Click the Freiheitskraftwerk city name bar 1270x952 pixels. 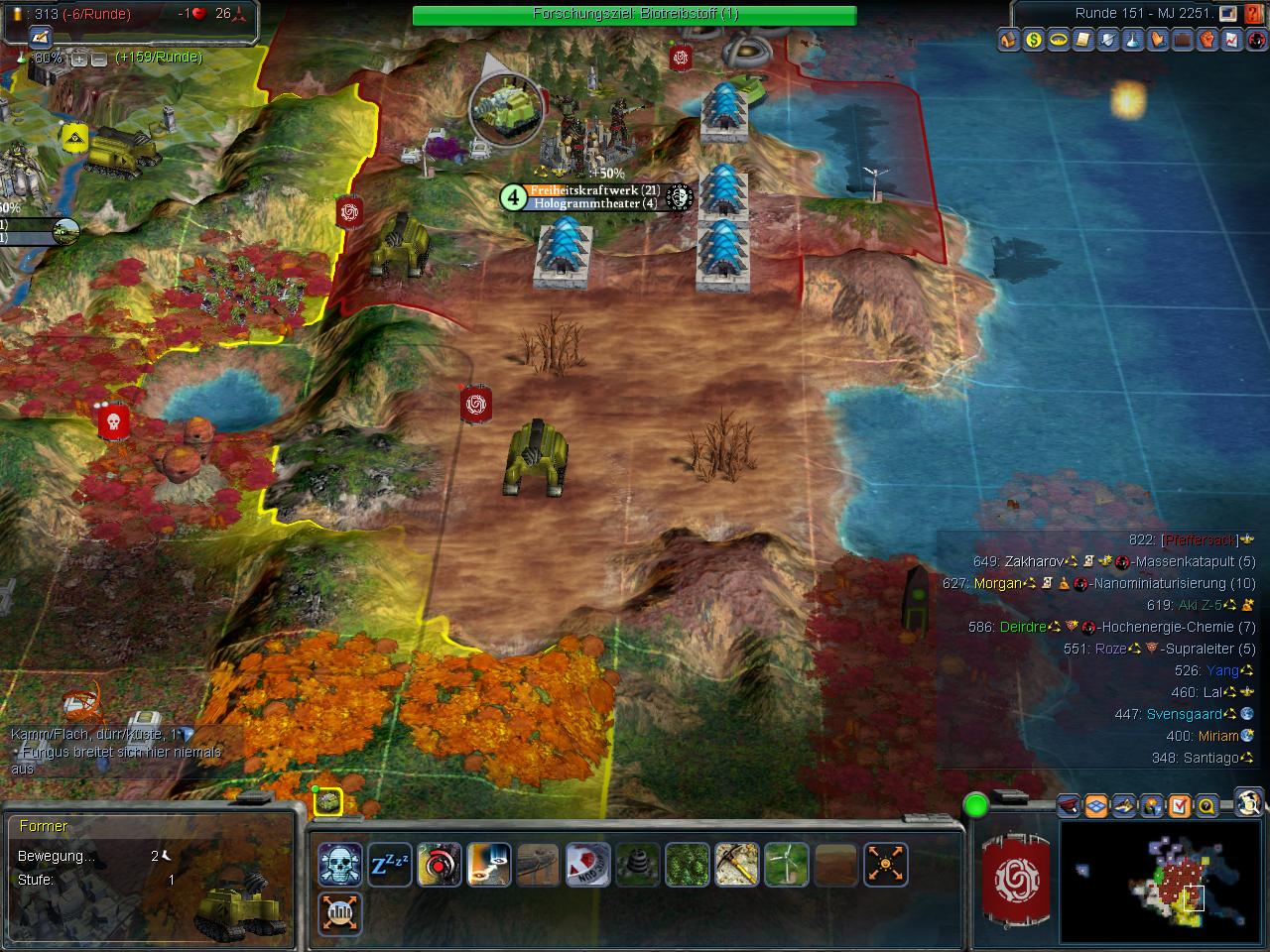tap(593, 190)
